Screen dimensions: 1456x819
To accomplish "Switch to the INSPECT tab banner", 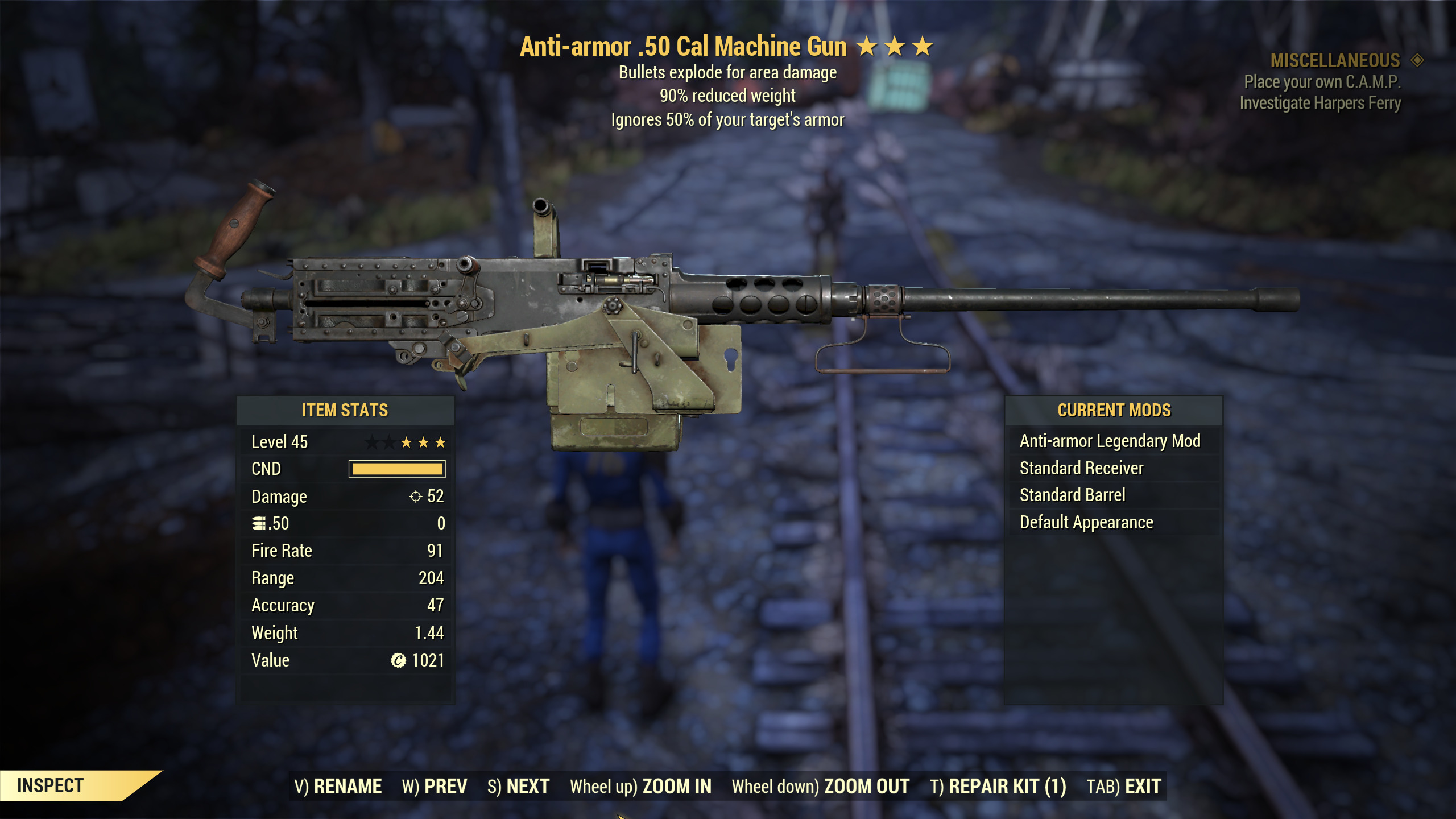I will (51, 785).
